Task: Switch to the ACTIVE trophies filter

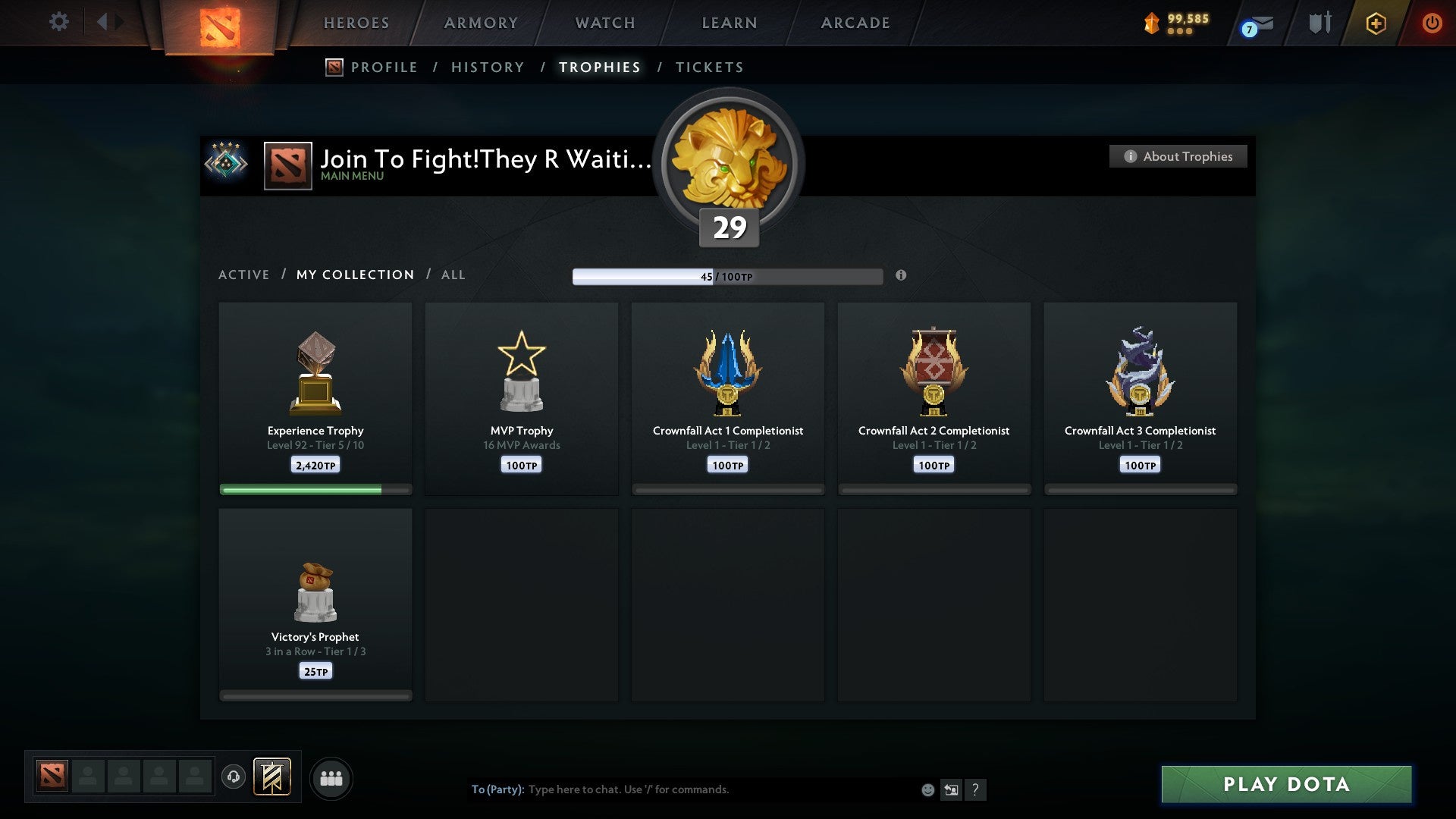Action: point(244,275)
